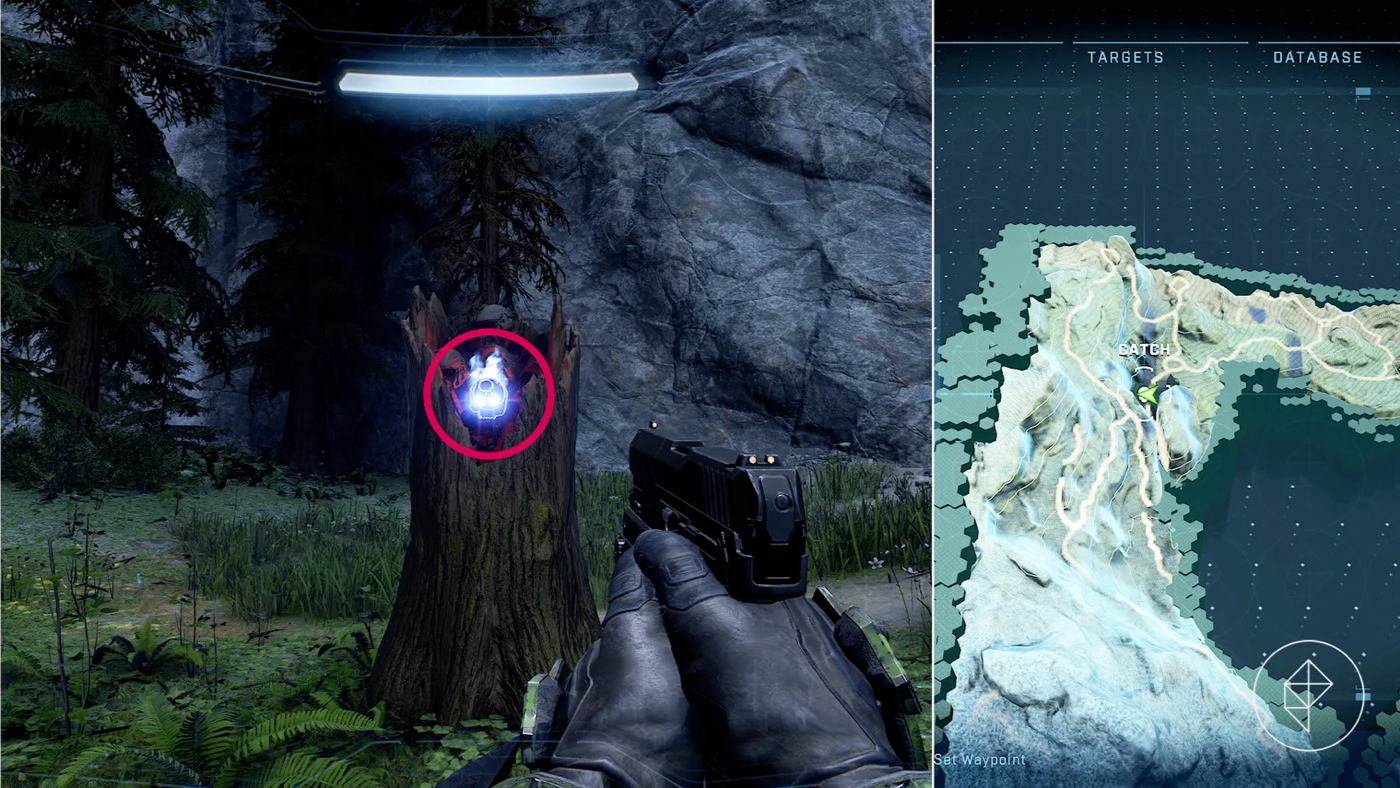The width and height of the screenshot is (1400, 788).
Task: Open the Database tab
Action: click(x=1317, y=58)
